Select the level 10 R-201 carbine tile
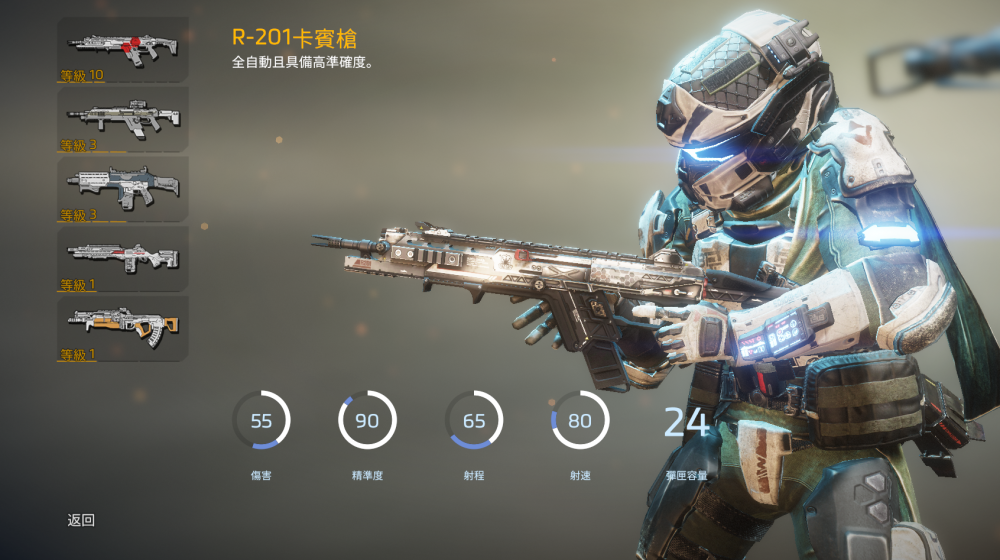 (122, 49)
